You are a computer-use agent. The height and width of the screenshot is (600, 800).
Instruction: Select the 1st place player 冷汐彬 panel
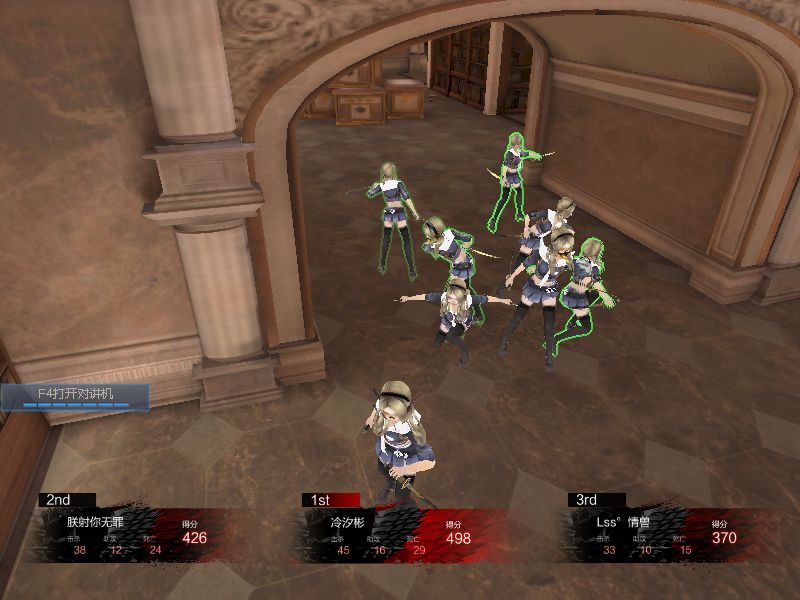pyautogui.click(x=400, y=532)
